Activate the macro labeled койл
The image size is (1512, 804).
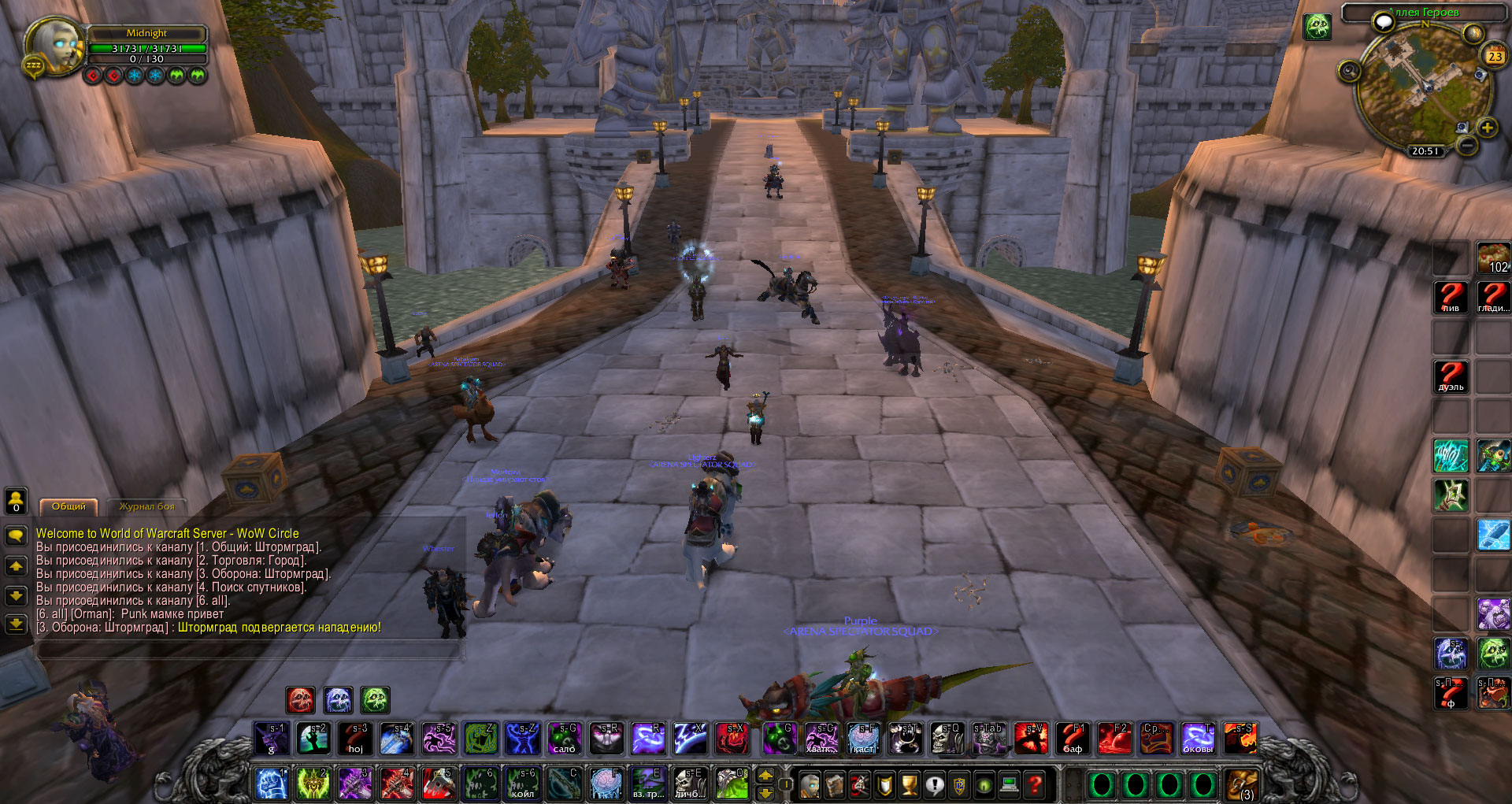[x=522, y=784]
